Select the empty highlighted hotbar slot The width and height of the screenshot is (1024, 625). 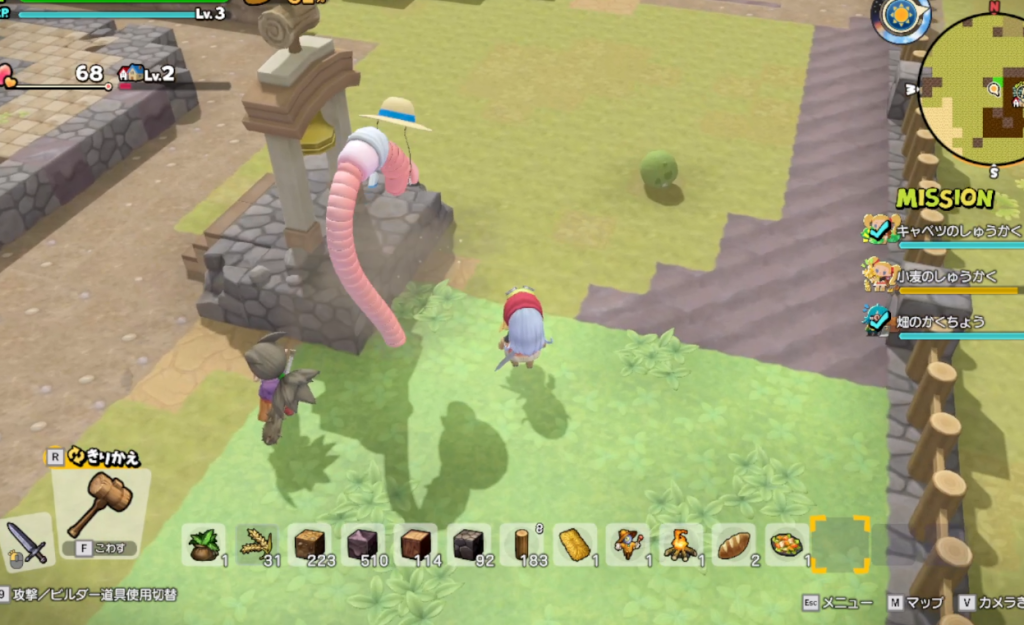pos(839,544)
